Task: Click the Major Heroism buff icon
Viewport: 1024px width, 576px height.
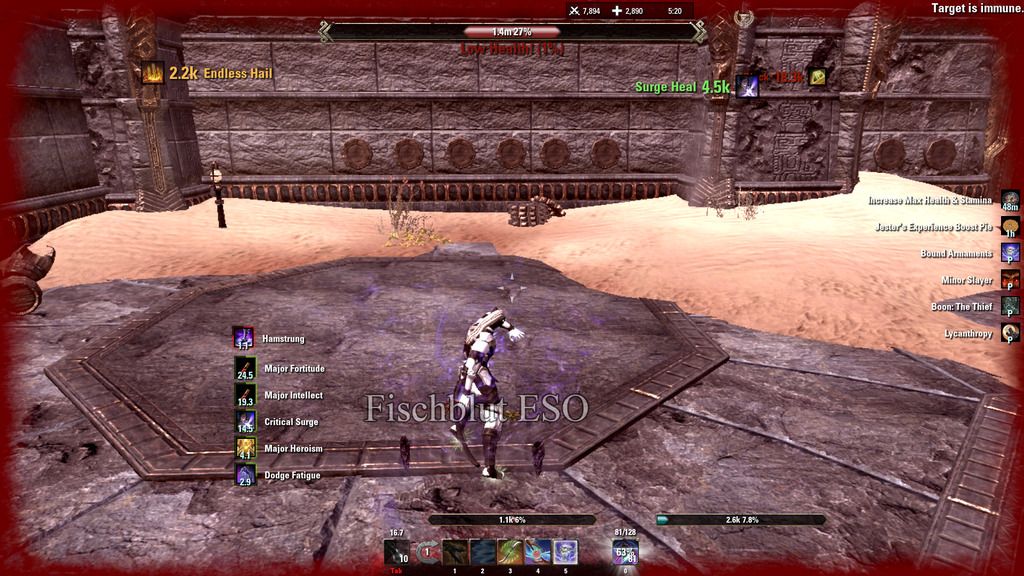Action: [x=243, y=448]
